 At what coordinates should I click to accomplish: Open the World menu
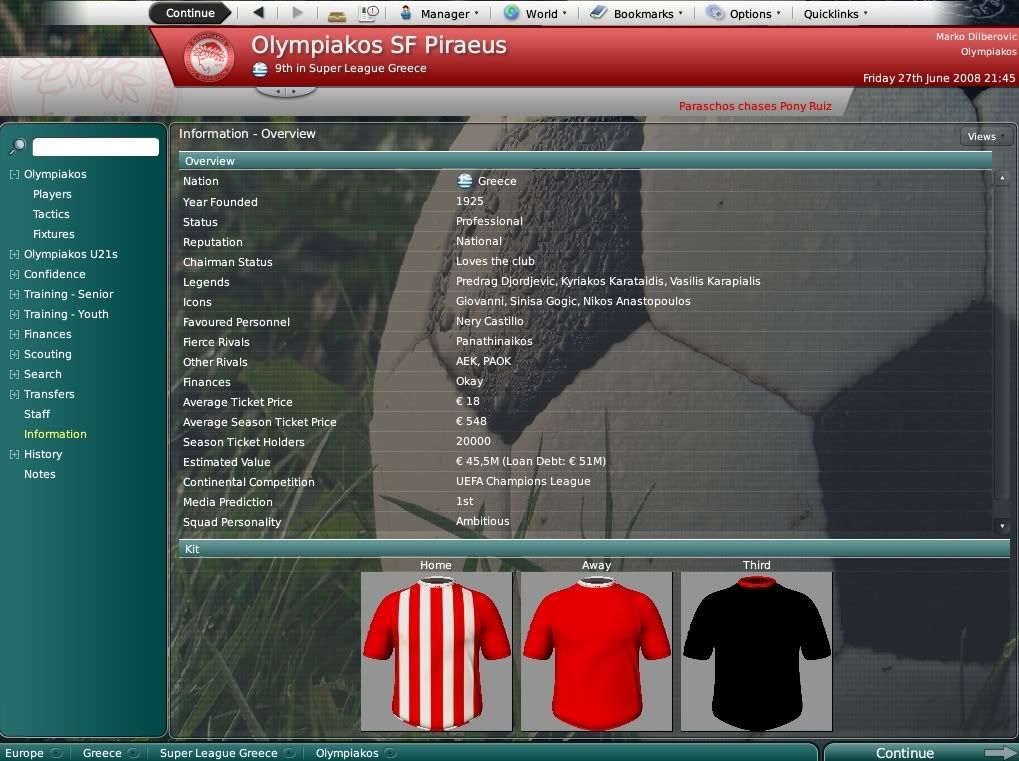pos(535,14)
